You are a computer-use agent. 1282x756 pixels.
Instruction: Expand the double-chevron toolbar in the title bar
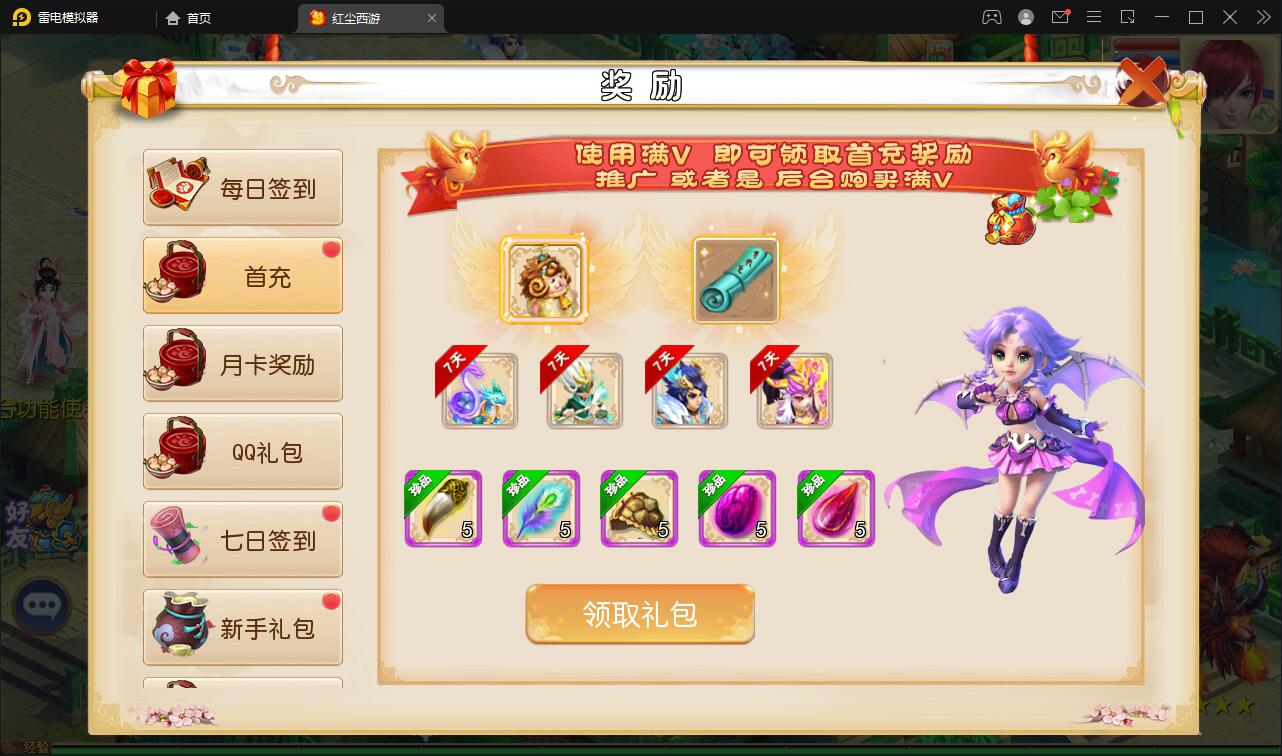pyautogui.click(x=1262, y=17)
